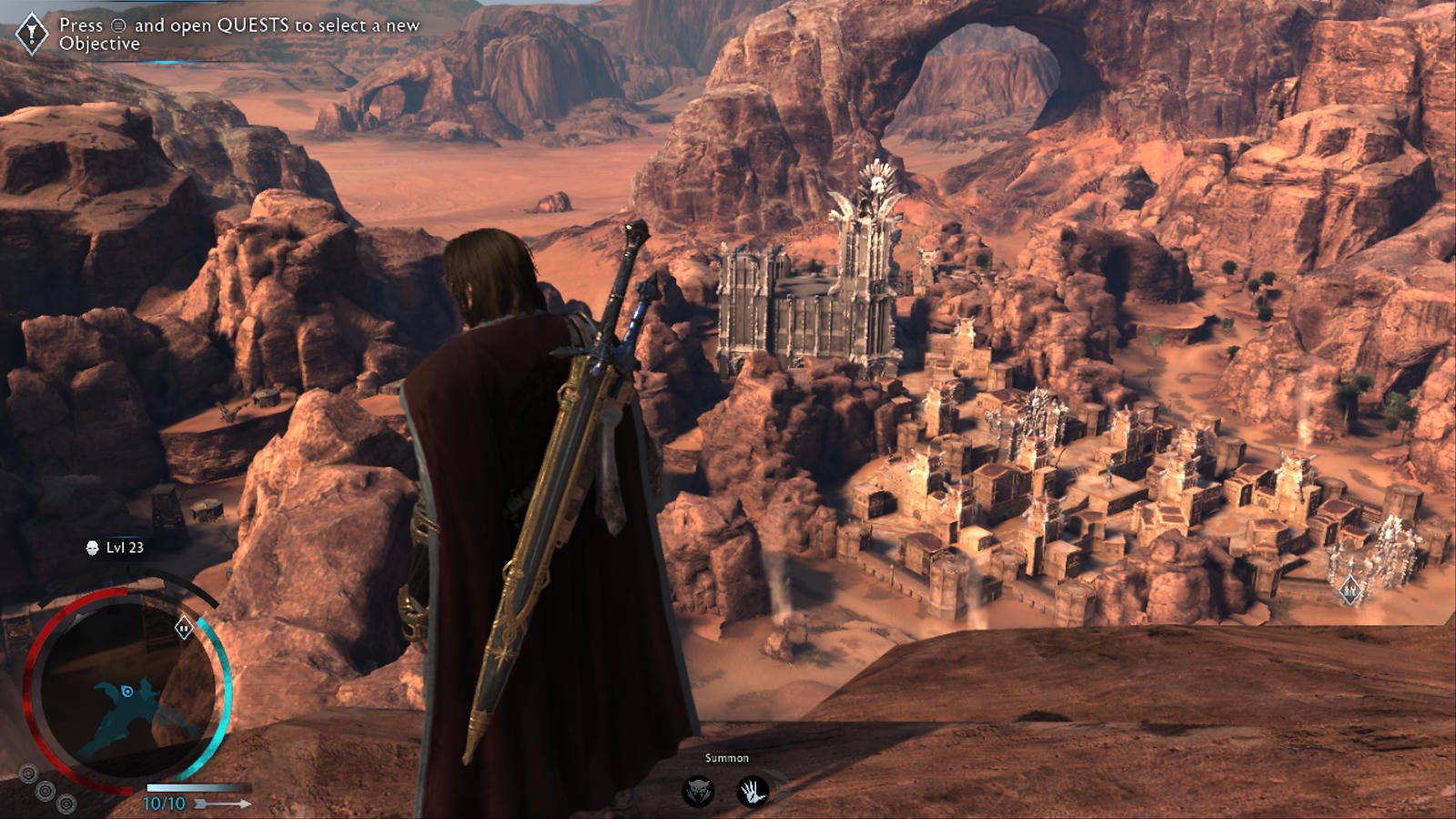Activate the white hand Summon ability

point(752,791)
